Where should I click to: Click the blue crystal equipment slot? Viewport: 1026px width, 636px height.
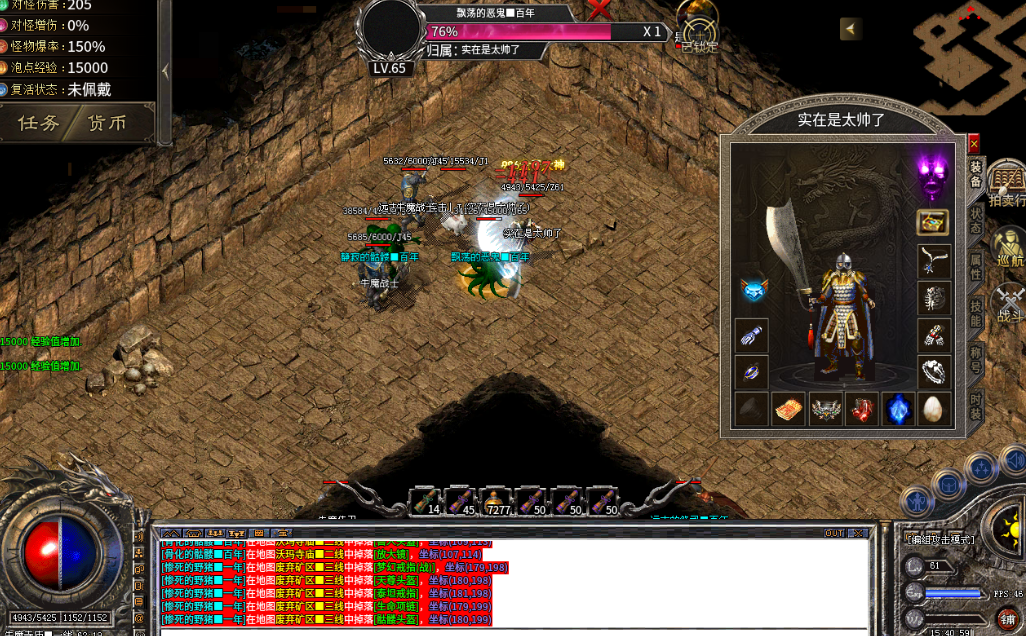click(897, 408)
